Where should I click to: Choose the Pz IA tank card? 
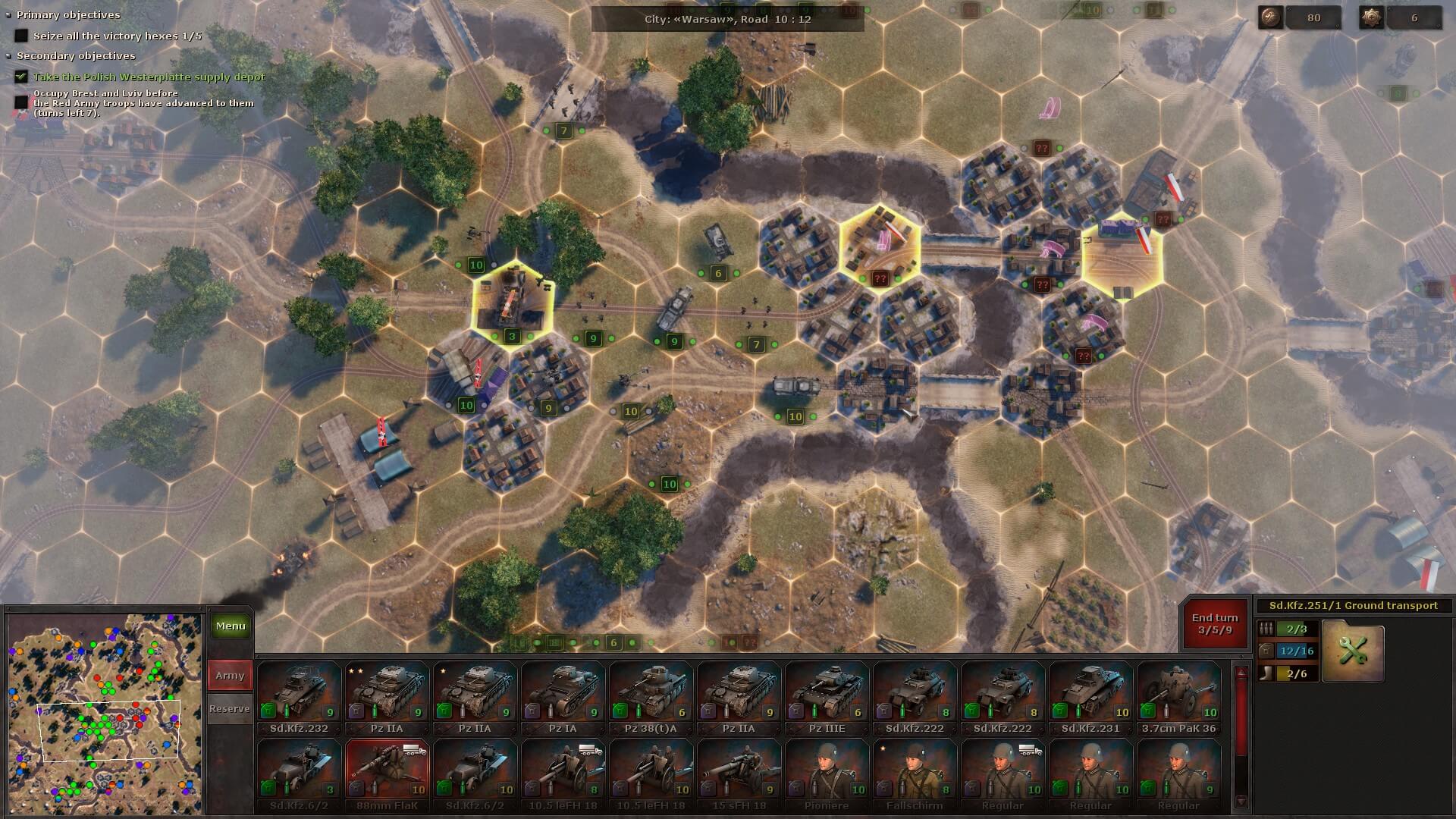pyautogui.click(x=563, y=698)
